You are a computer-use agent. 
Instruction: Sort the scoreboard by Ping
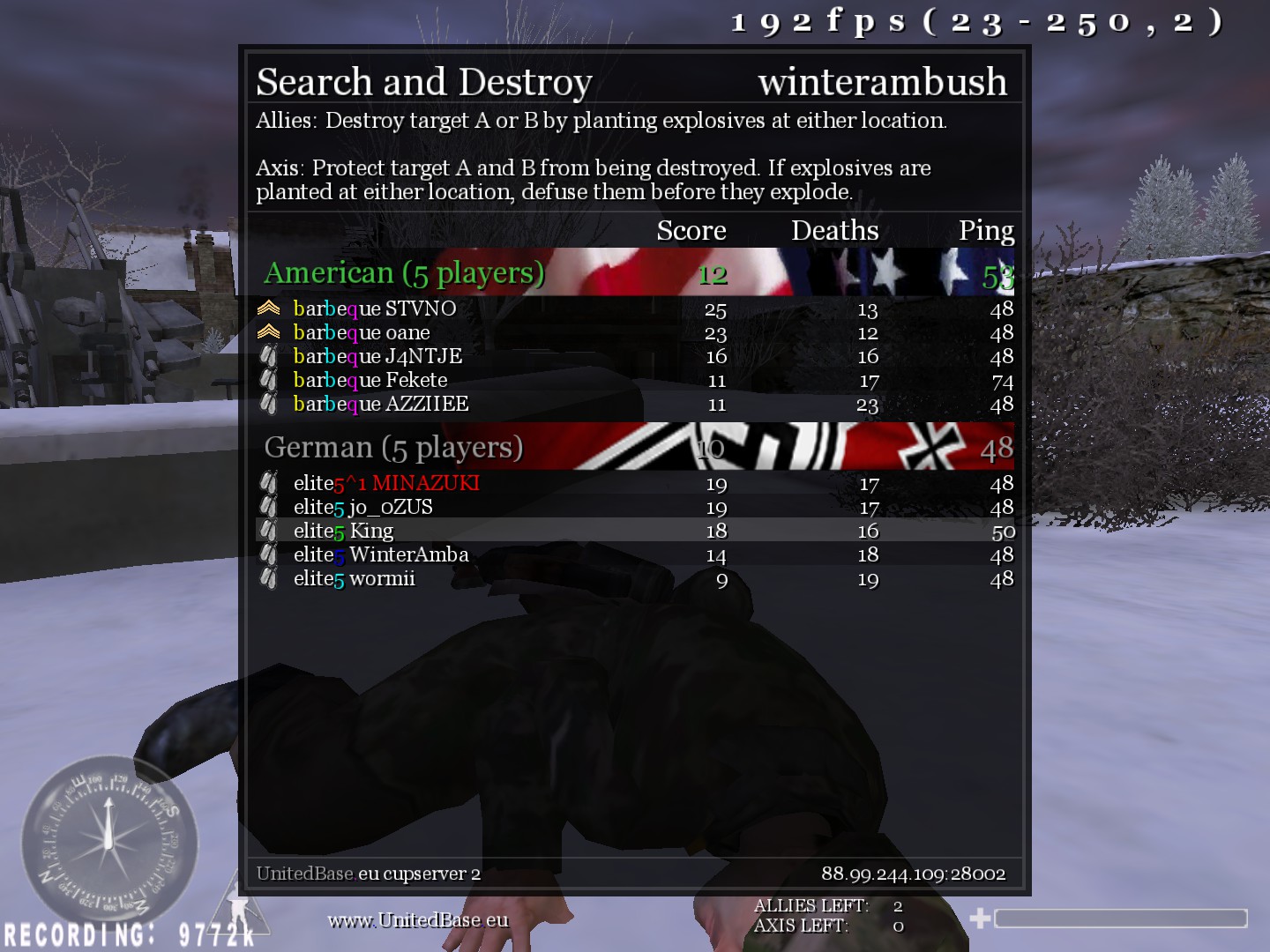(x=986, y=230)
